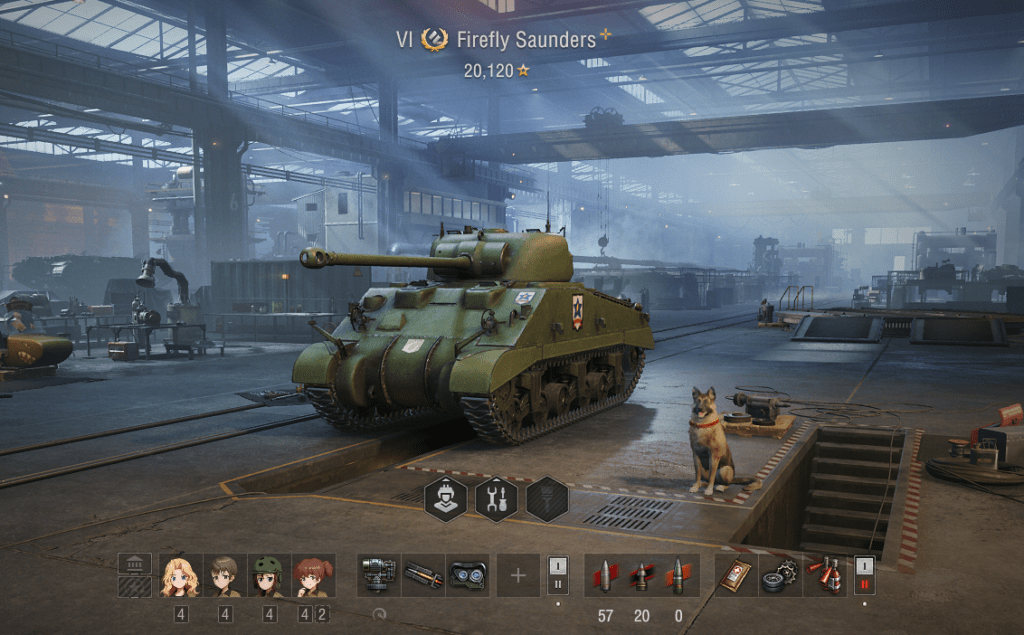Select the third shell with 0 rounds
Screen dimensions: 1024x635
(678, 576)
